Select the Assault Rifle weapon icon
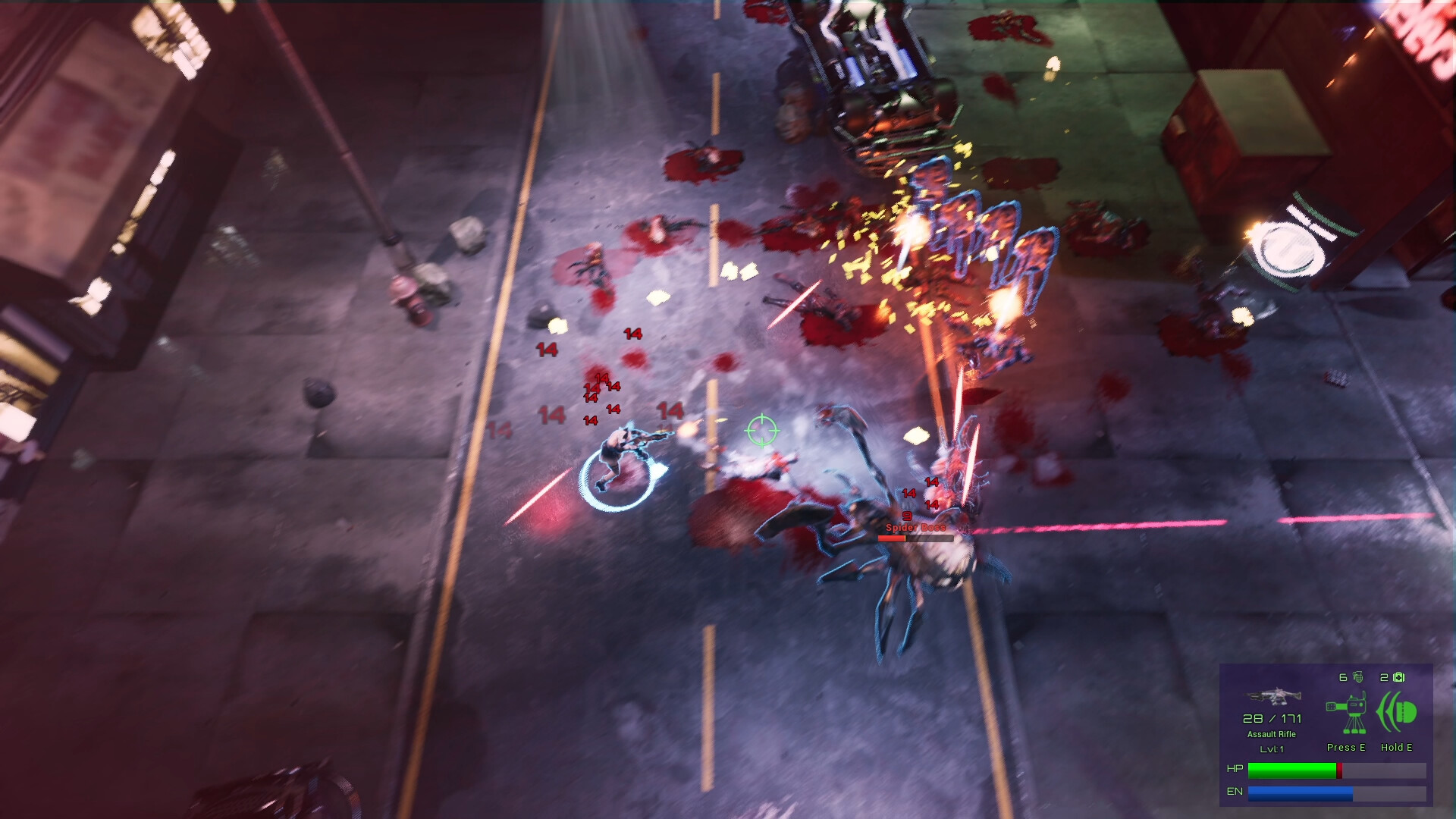The height and width of the screenshot is (819, 1456). coord(1271,696)
